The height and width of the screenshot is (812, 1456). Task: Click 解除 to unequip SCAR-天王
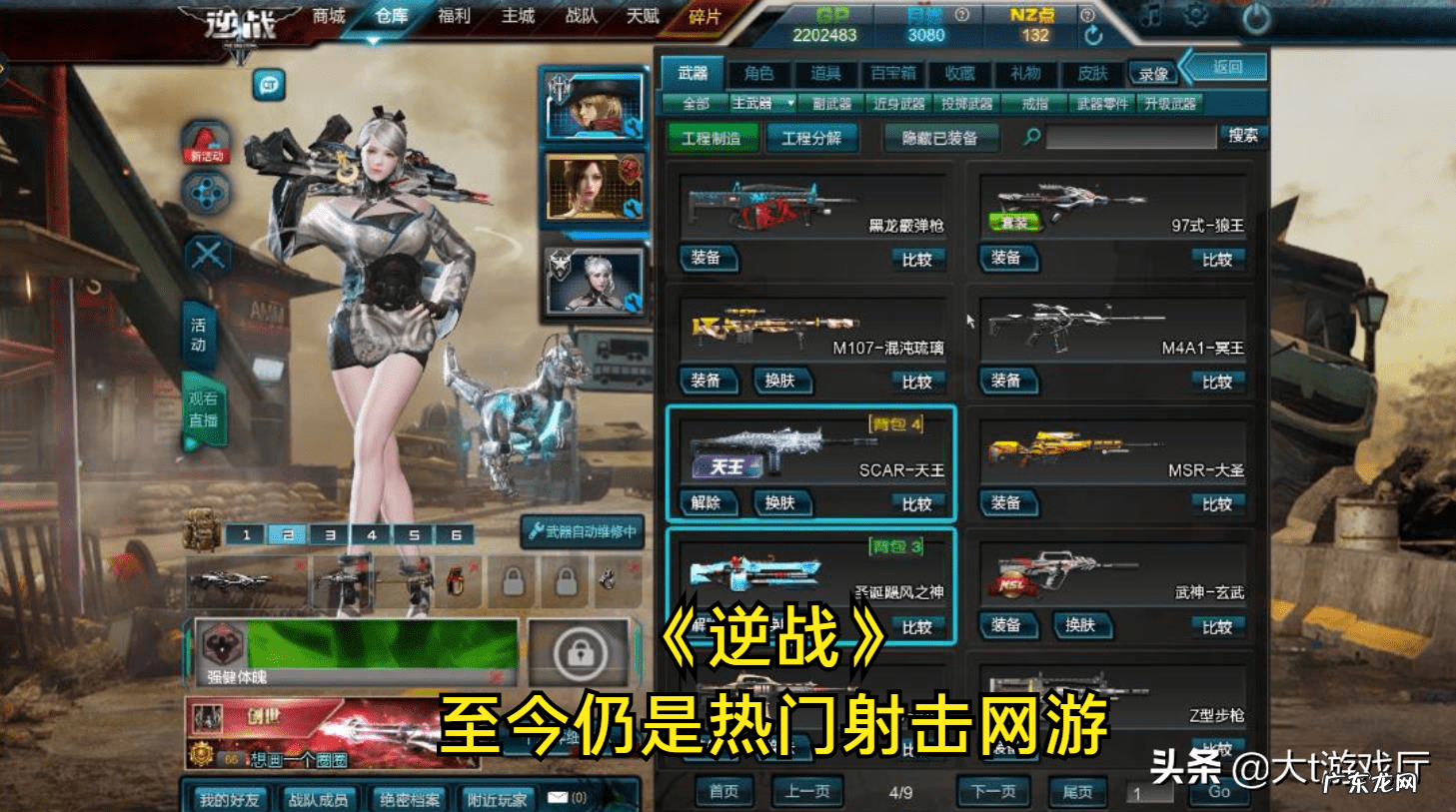(x=710, y=504)
